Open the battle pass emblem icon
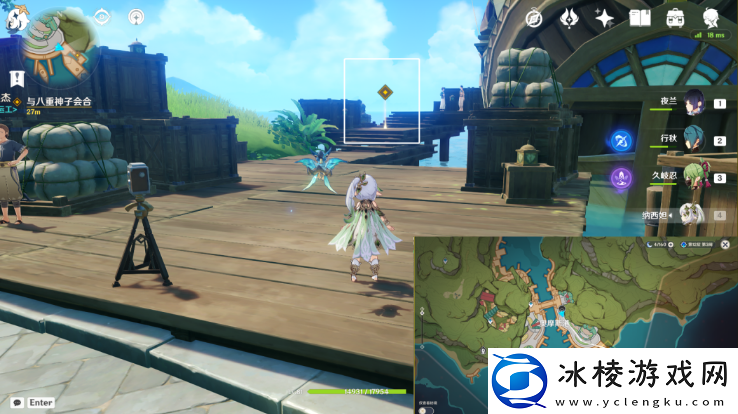 (x=570, y=18)
